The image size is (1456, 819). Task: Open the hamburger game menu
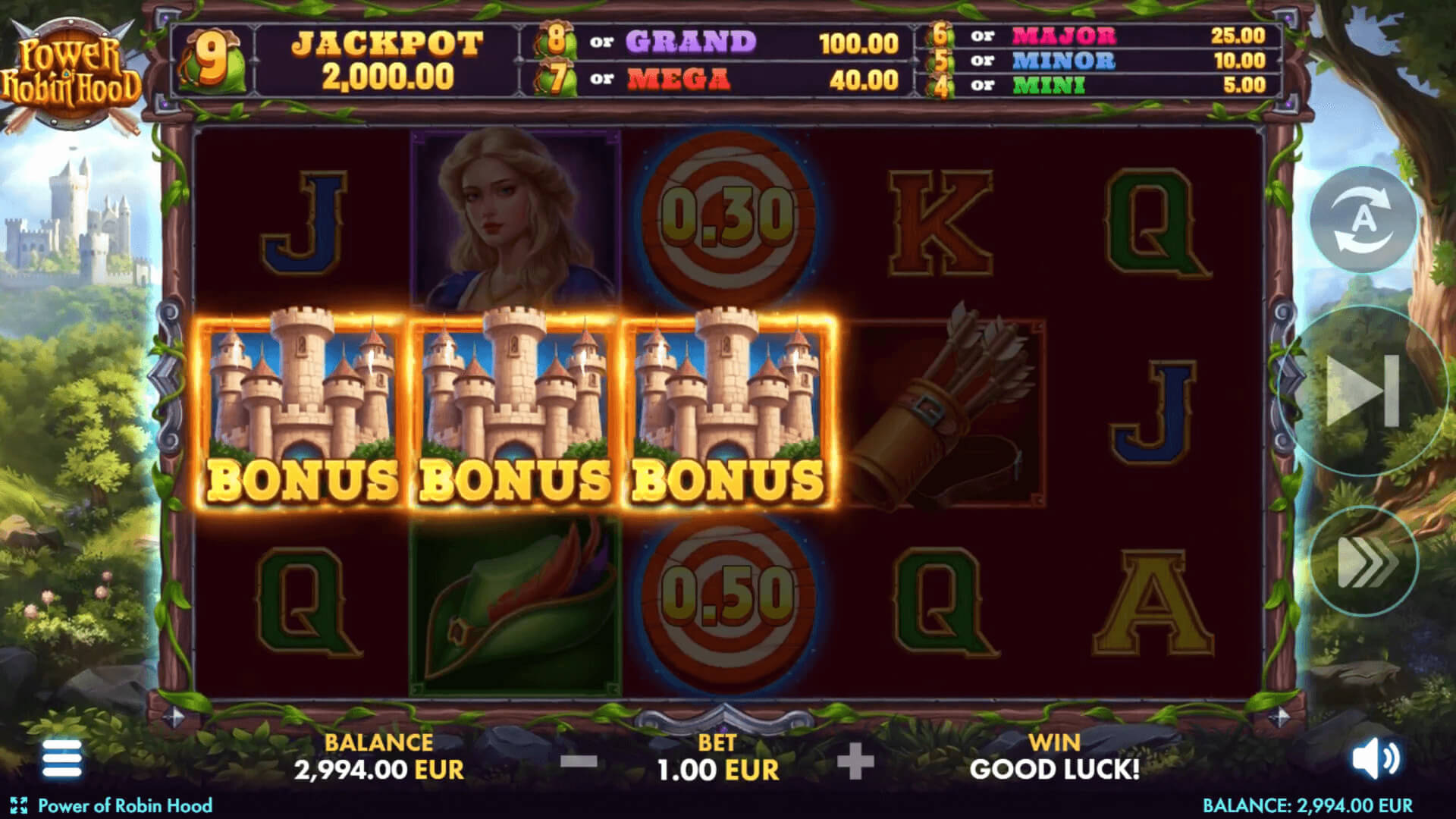tap(61, 755)
